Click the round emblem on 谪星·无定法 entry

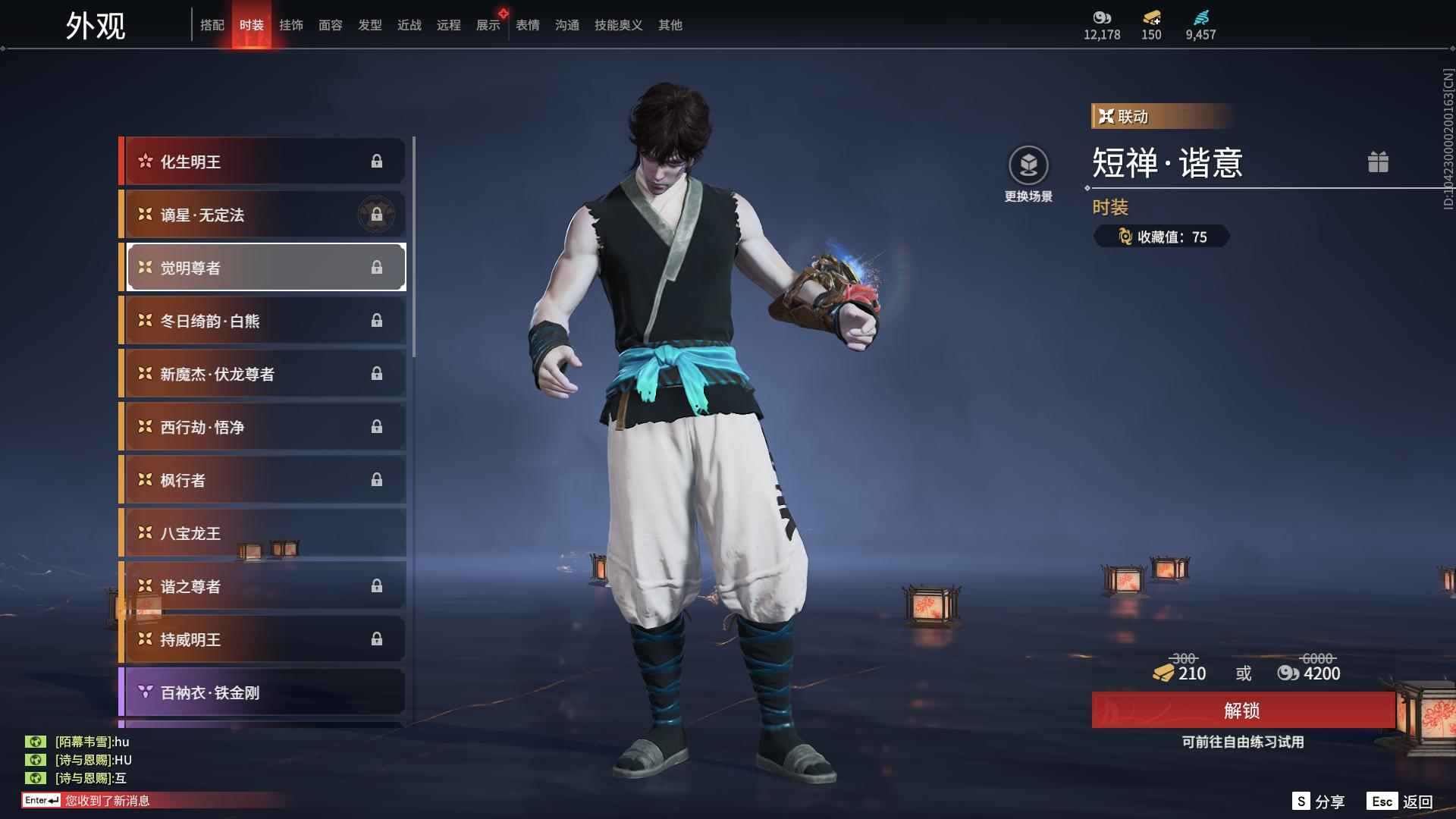click(377, 214)
